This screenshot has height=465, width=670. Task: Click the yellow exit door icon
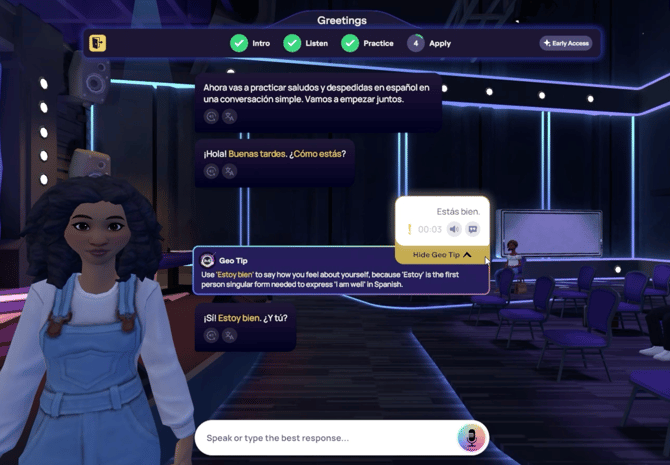(97, 43)
